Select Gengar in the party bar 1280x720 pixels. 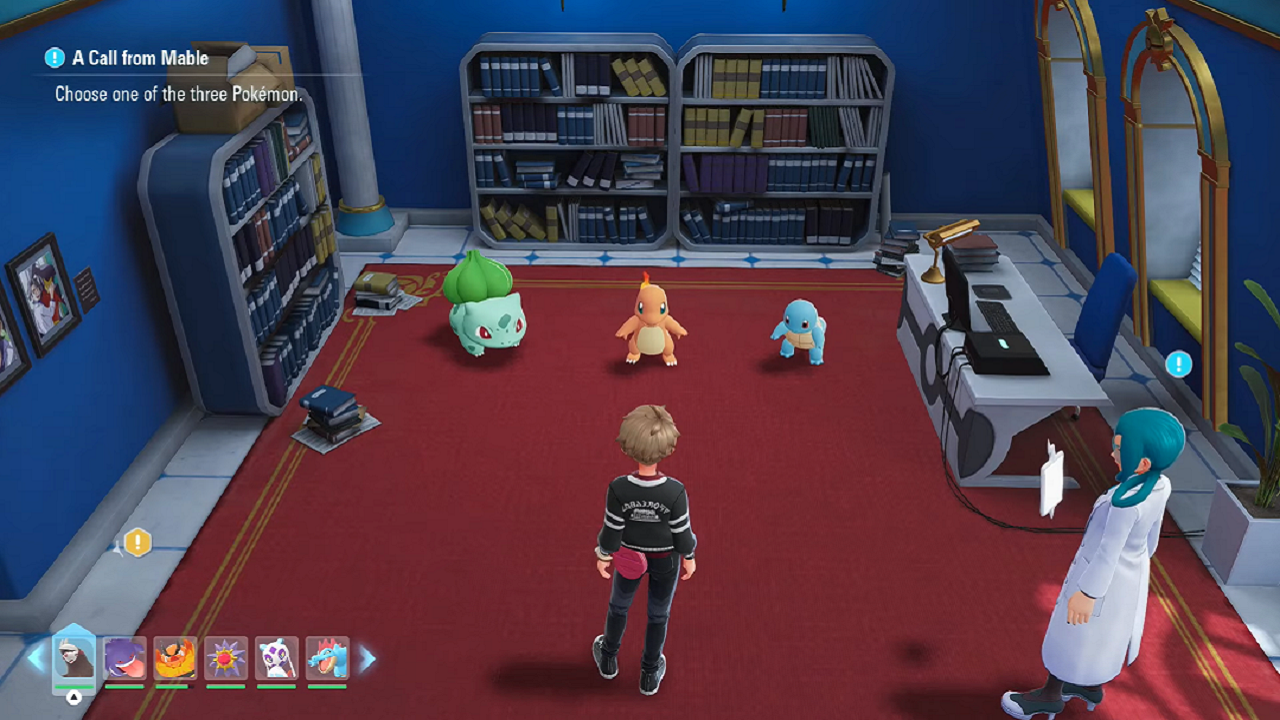click(x=125, y=659)
